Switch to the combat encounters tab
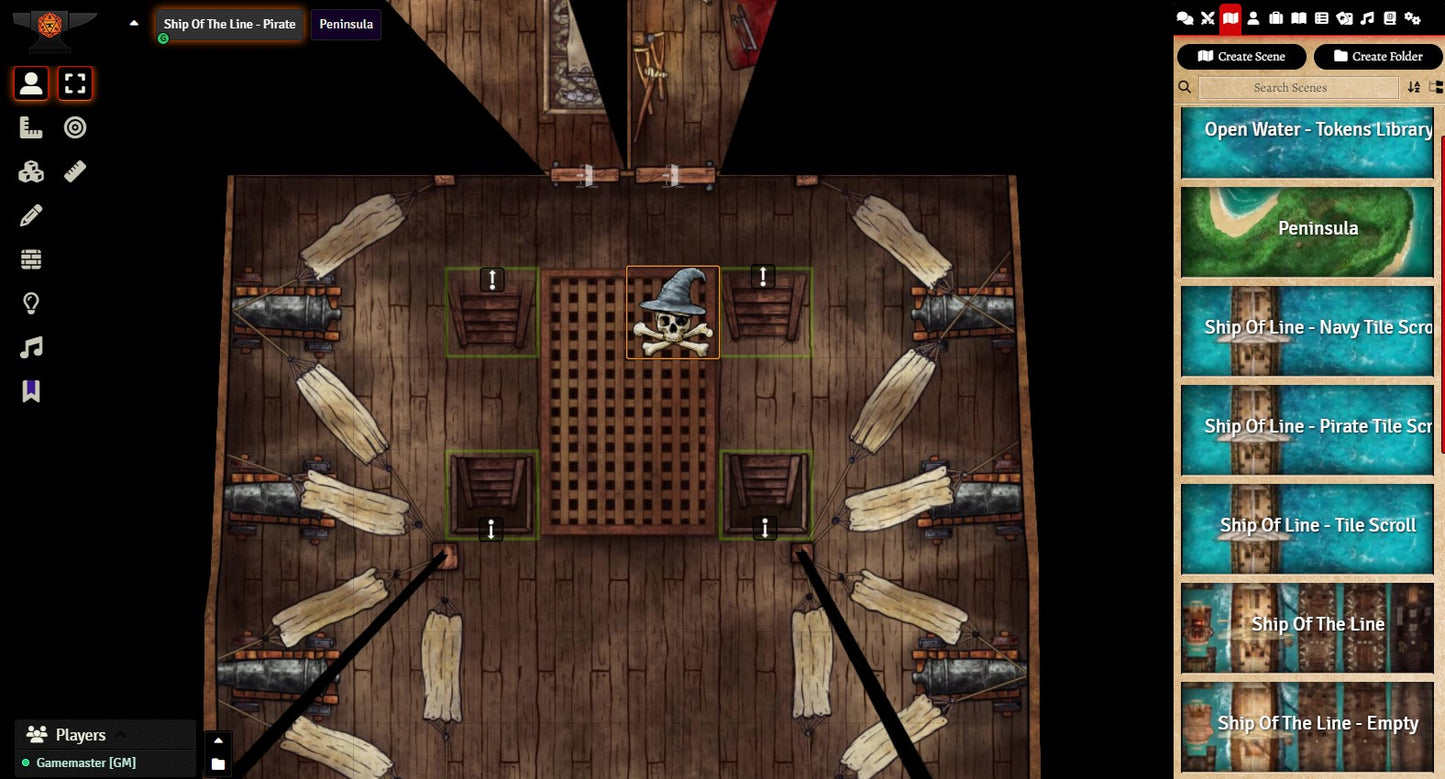 point(1208,18)
